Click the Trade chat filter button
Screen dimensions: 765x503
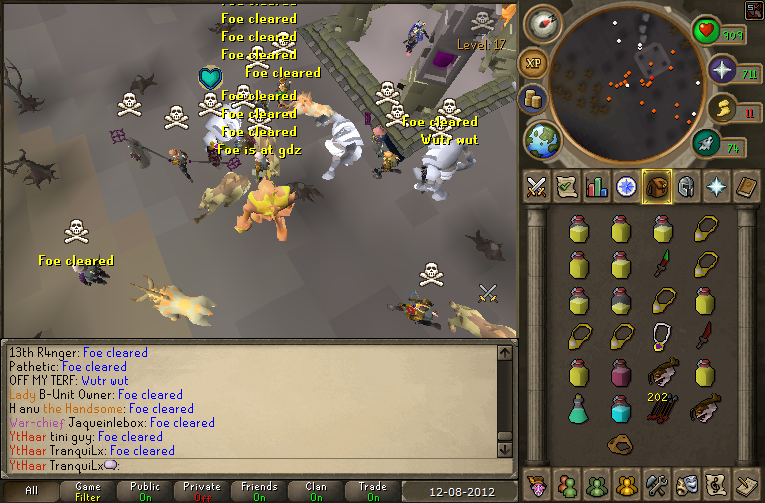click(x=373, y=491)
